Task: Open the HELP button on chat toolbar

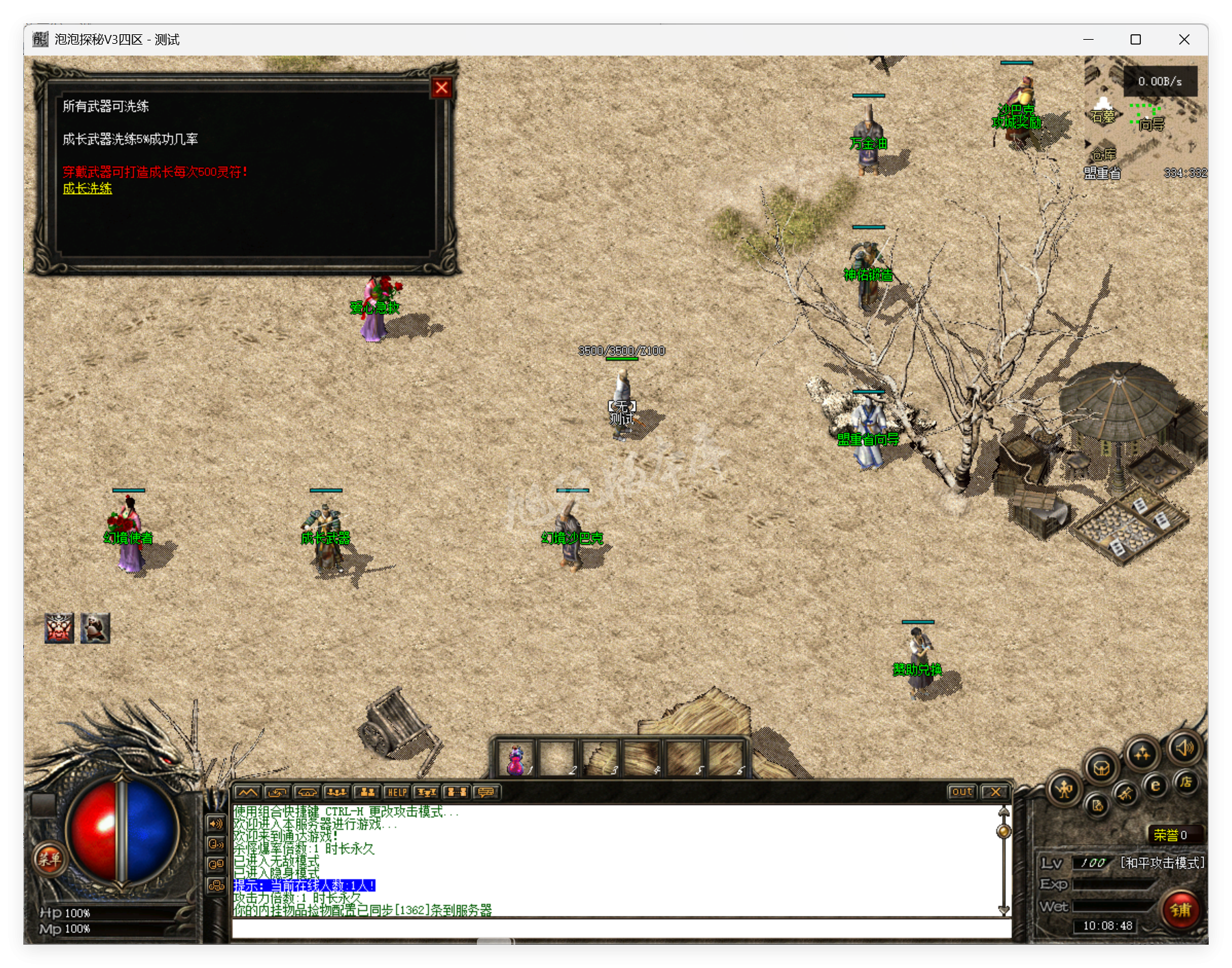Action: pyautogui.click(x=397, y=792)
